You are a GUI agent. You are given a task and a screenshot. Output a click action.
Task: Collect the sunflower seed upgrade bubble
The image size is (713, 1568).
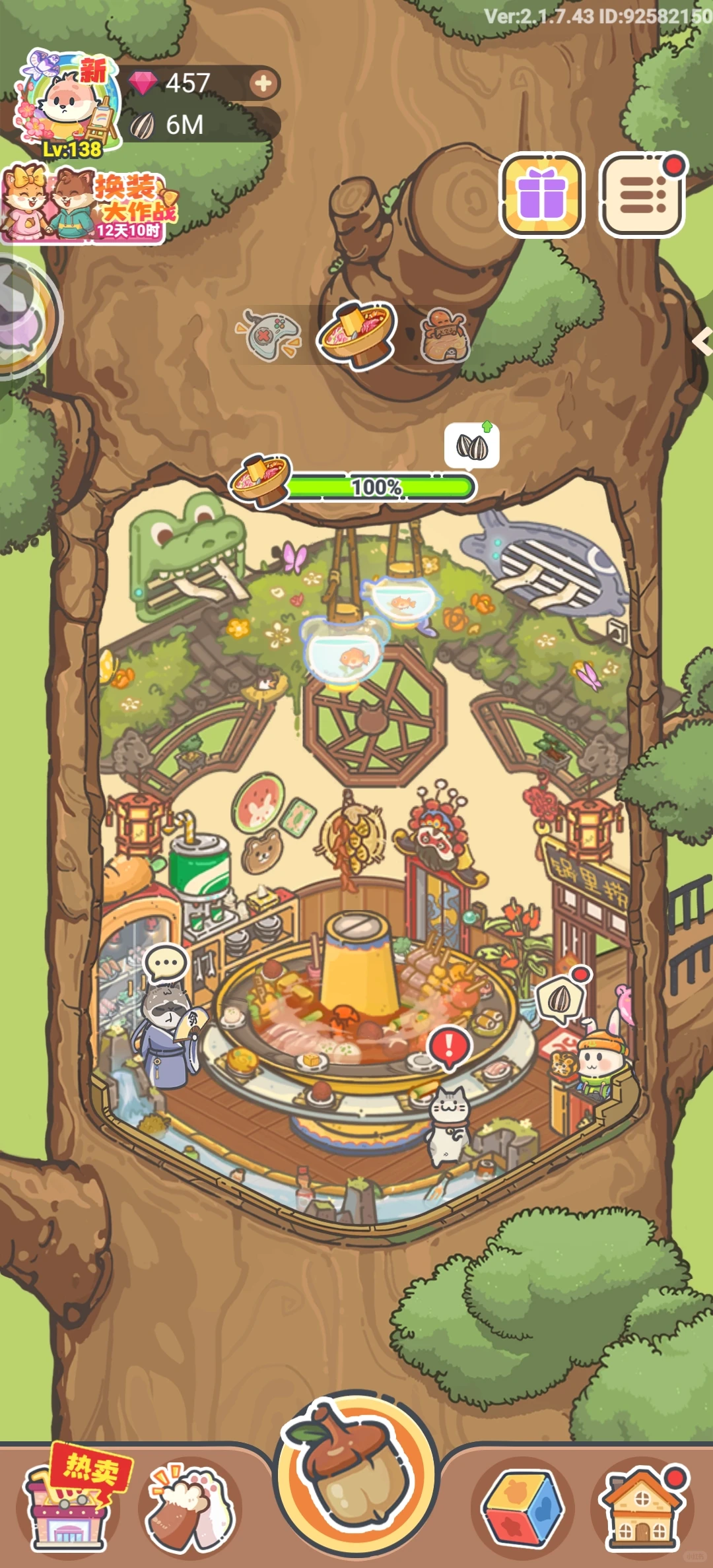472,446
